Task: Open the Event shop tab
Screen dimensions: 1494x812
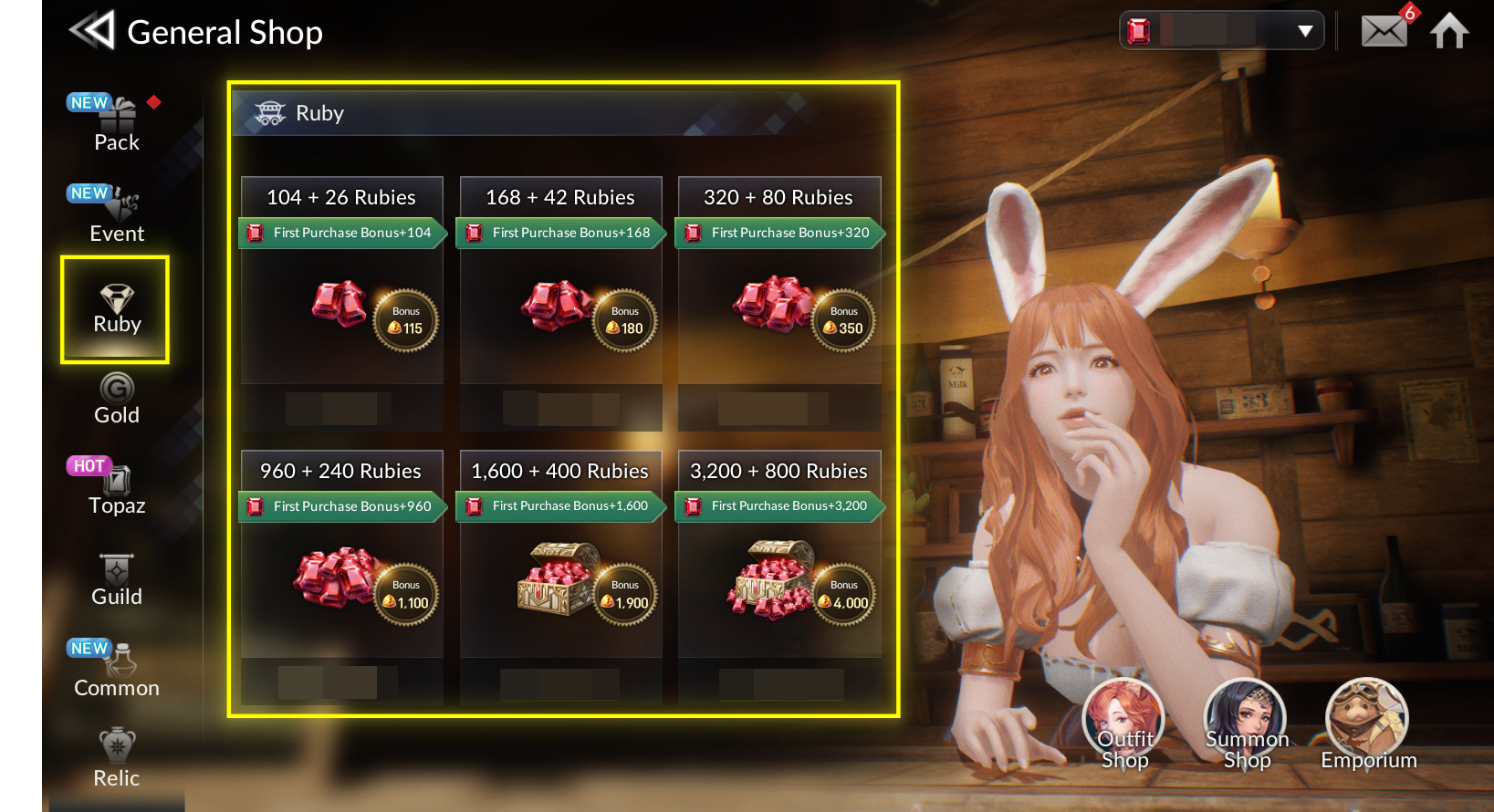Action: (x=117, y=217)
